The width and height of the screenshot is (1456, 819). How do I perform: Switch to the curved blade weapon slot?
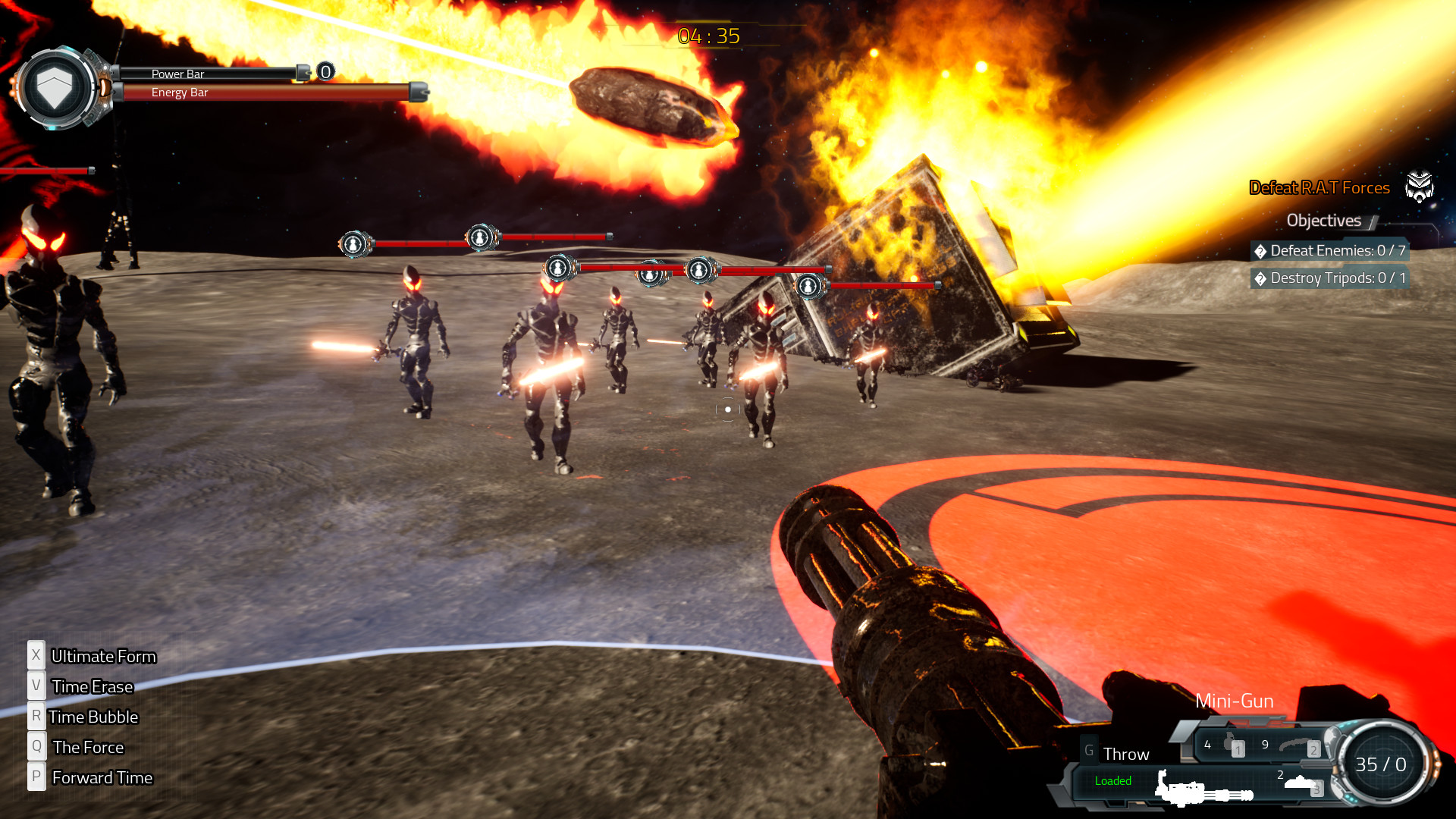point(1298,746)
